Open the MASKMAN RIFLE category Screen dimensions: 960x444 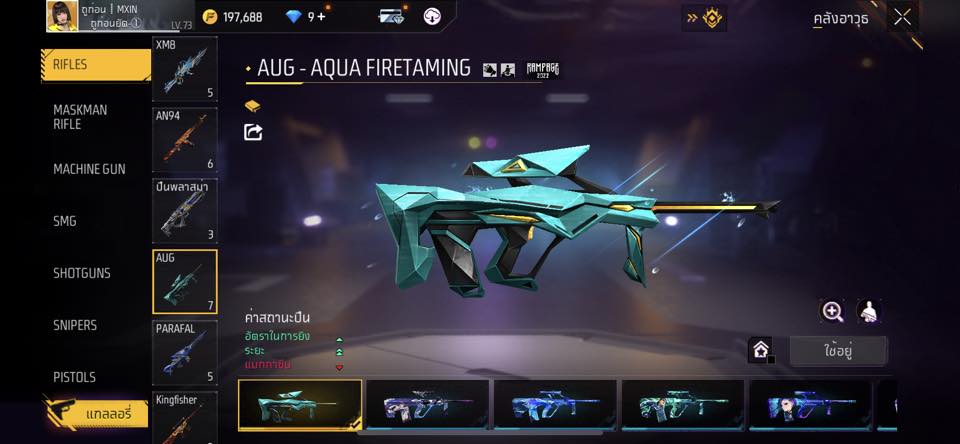coord(90,117)
